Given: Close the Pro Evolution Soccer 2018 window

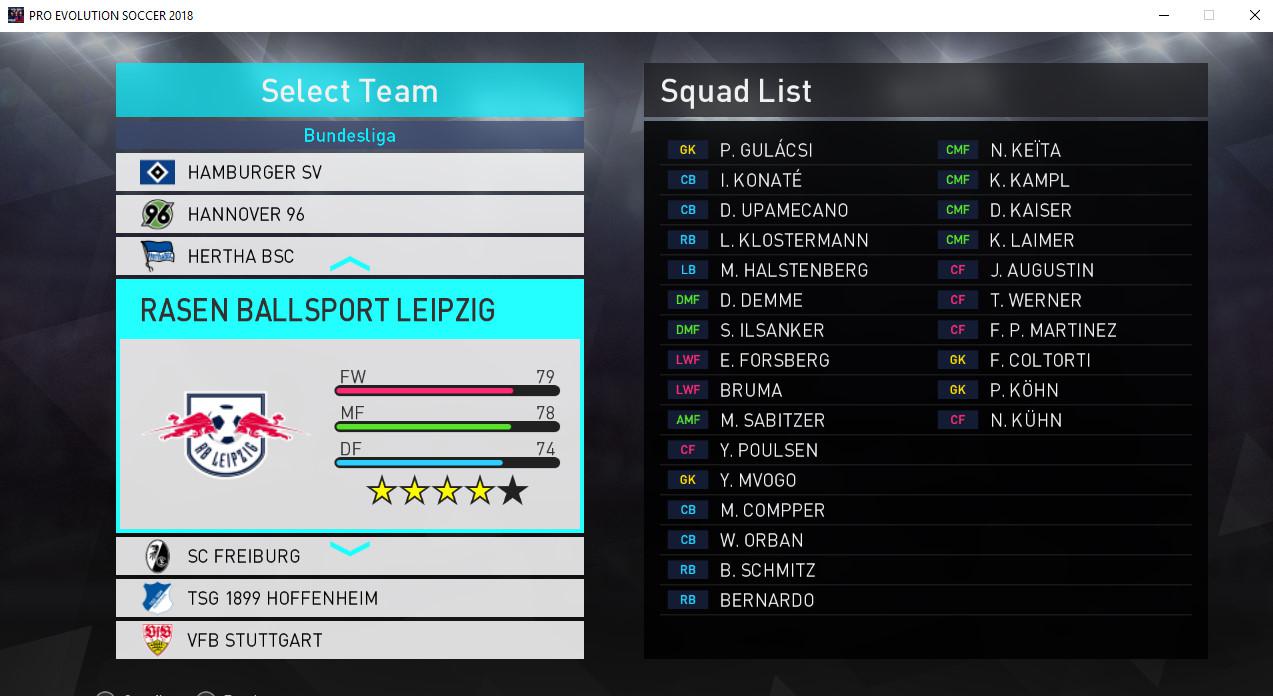Looking at the screenshot, I should tap(1255, 15).
